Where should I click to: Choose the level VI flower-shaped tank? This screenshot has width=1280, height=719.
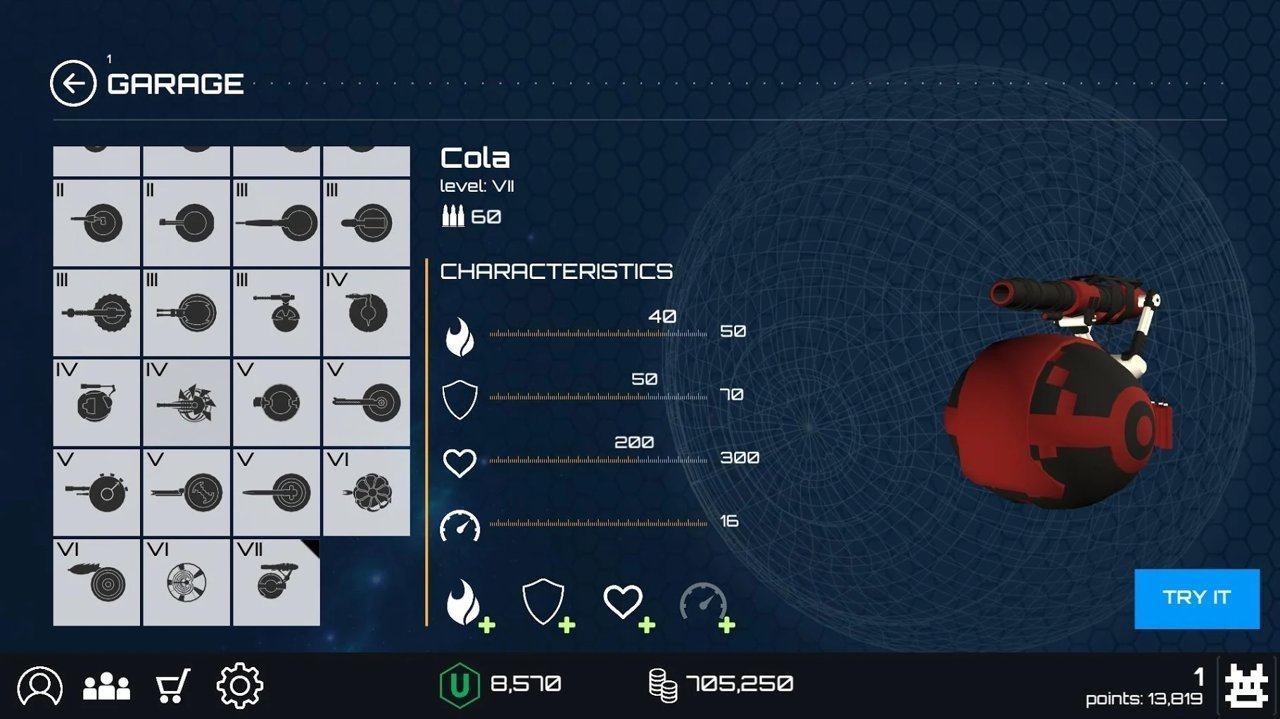(x=366, y=492)
